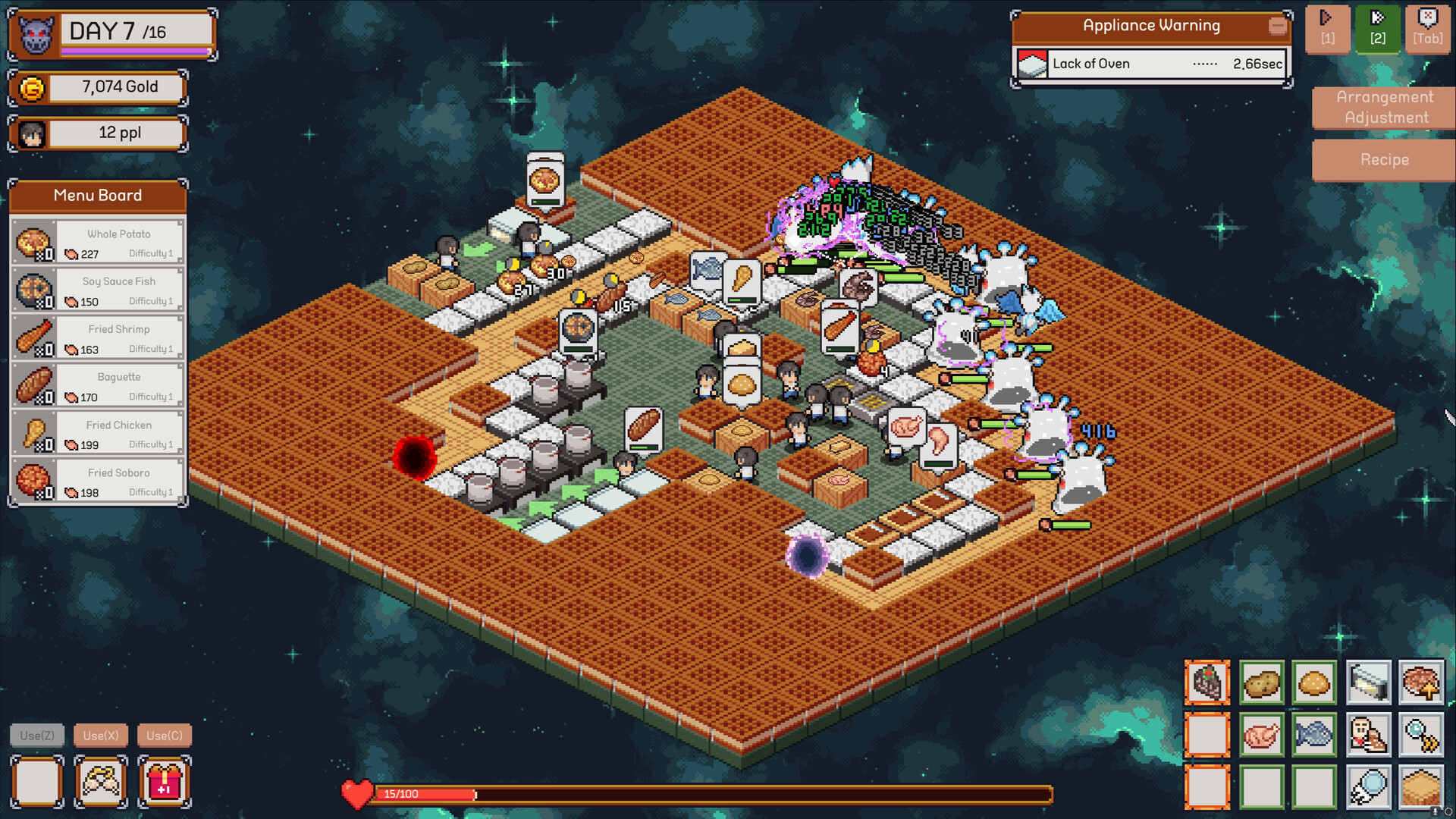The image size is (1456, 819).
Task: Select the potato ingredient icon
Action: 1261,682
